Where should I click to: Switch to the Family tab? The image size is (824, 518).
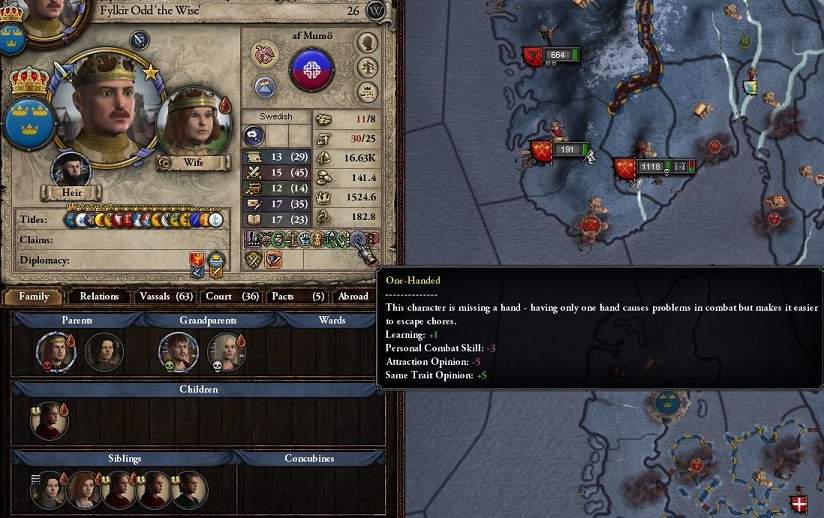33,296
